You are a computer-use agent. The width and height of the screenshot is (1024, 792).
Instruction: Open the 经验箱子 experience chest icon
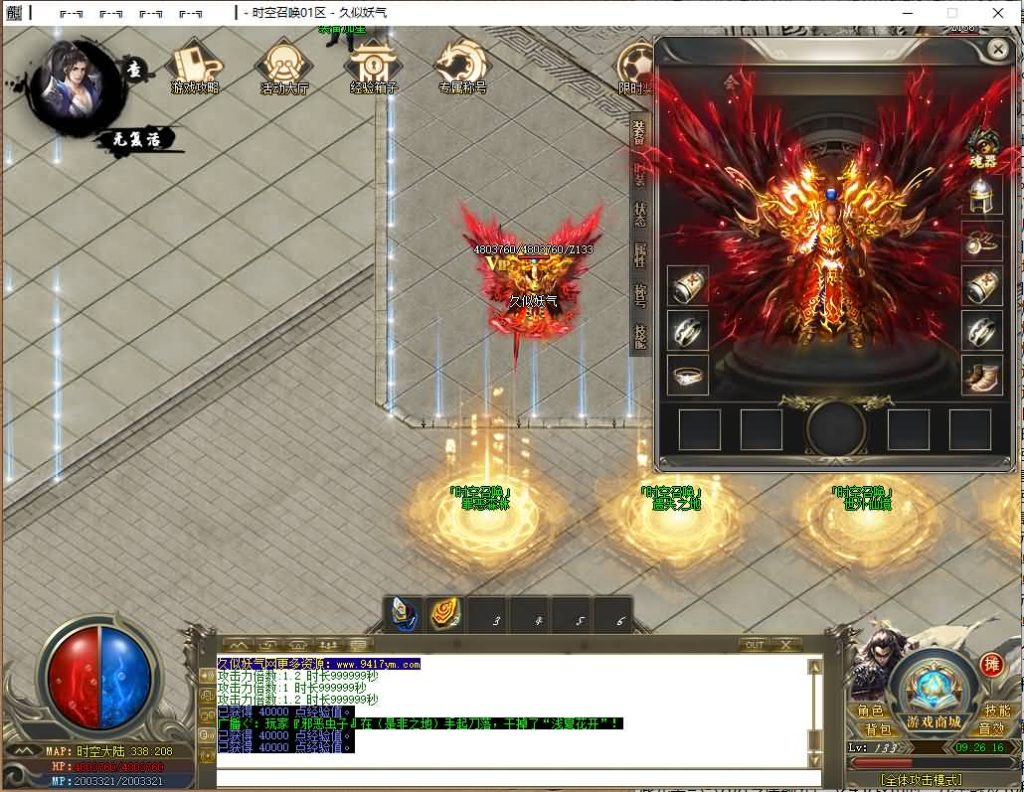[373, 67]
